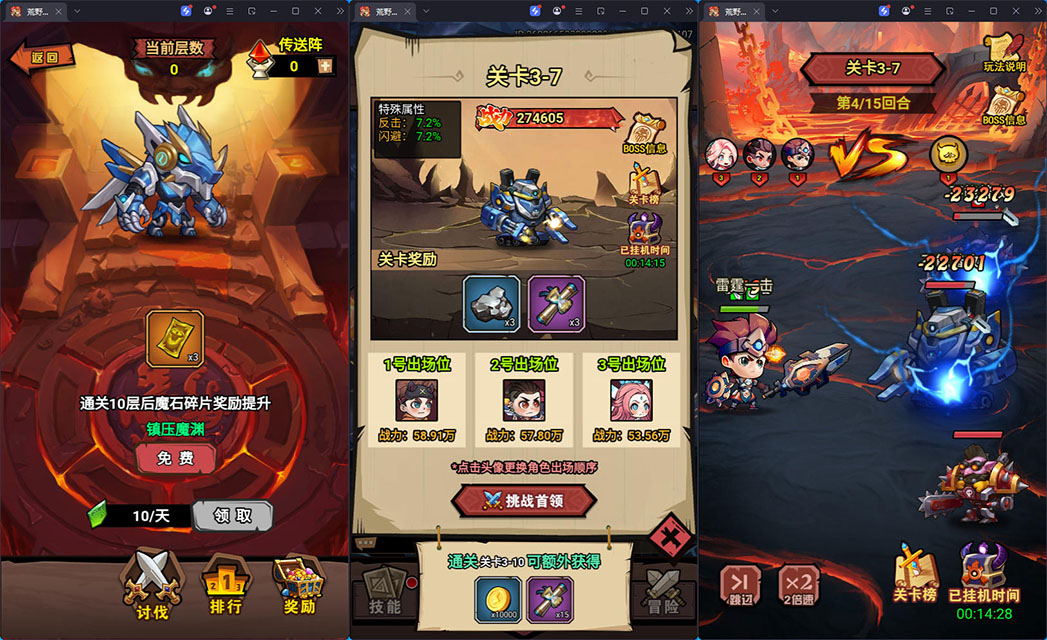View BOSS信息 in the stage panel
Viewport: 1047px width, 640px height.
click(x=644, y=134)
